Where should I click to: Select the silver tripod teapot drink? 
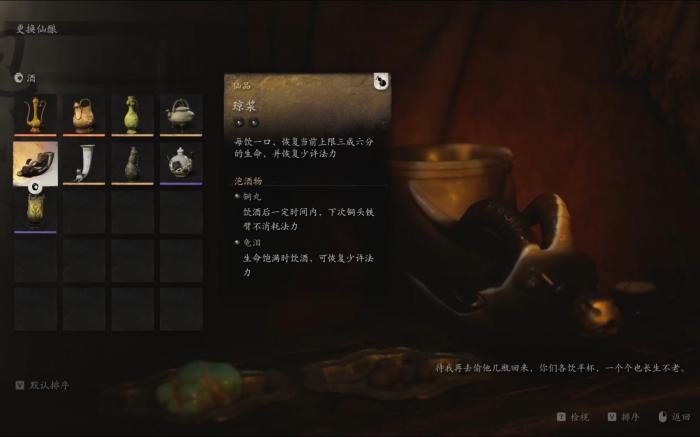(x=180, y=115)
